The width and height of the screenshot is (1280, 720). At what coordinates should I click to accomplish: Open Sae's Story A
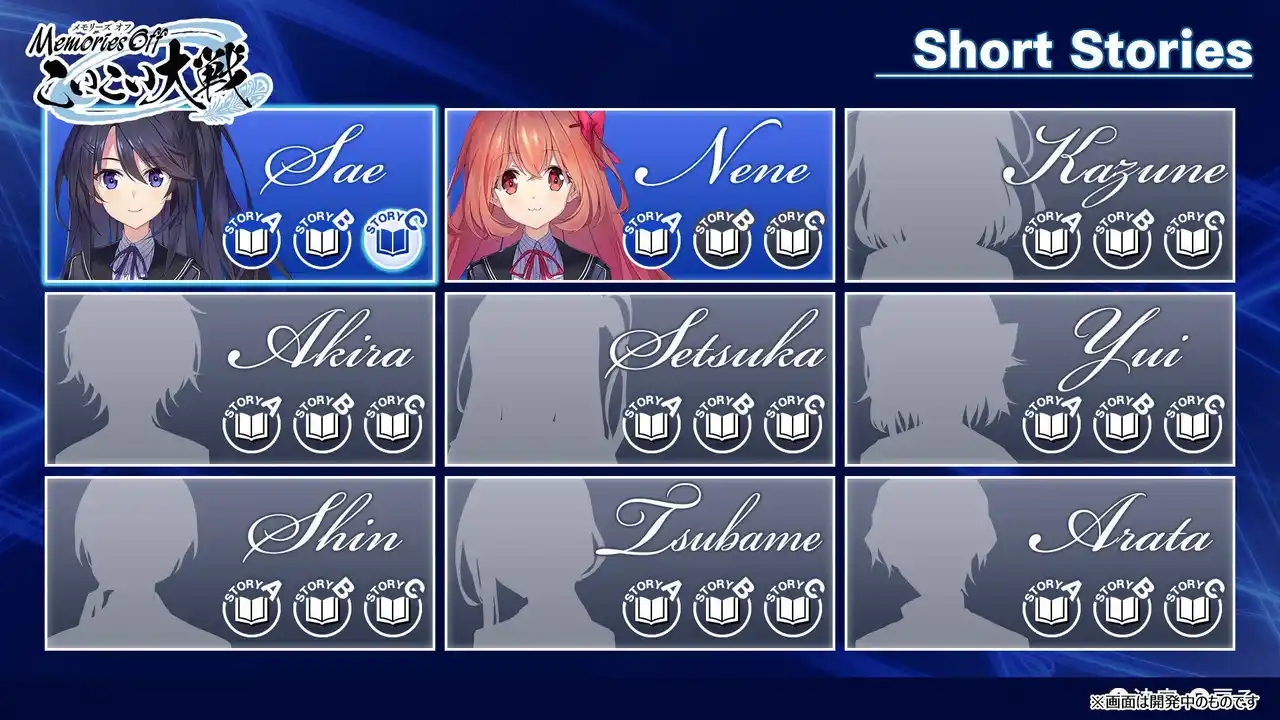(251, 242)
